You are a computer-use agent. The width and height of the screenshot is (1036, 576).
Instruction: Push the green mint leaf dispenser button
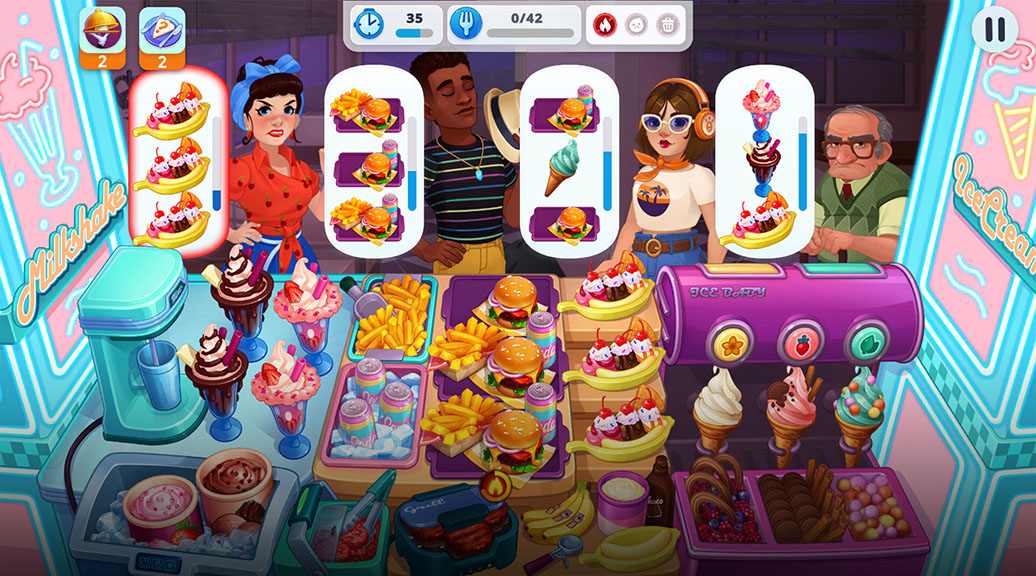[x=864, y=344]
